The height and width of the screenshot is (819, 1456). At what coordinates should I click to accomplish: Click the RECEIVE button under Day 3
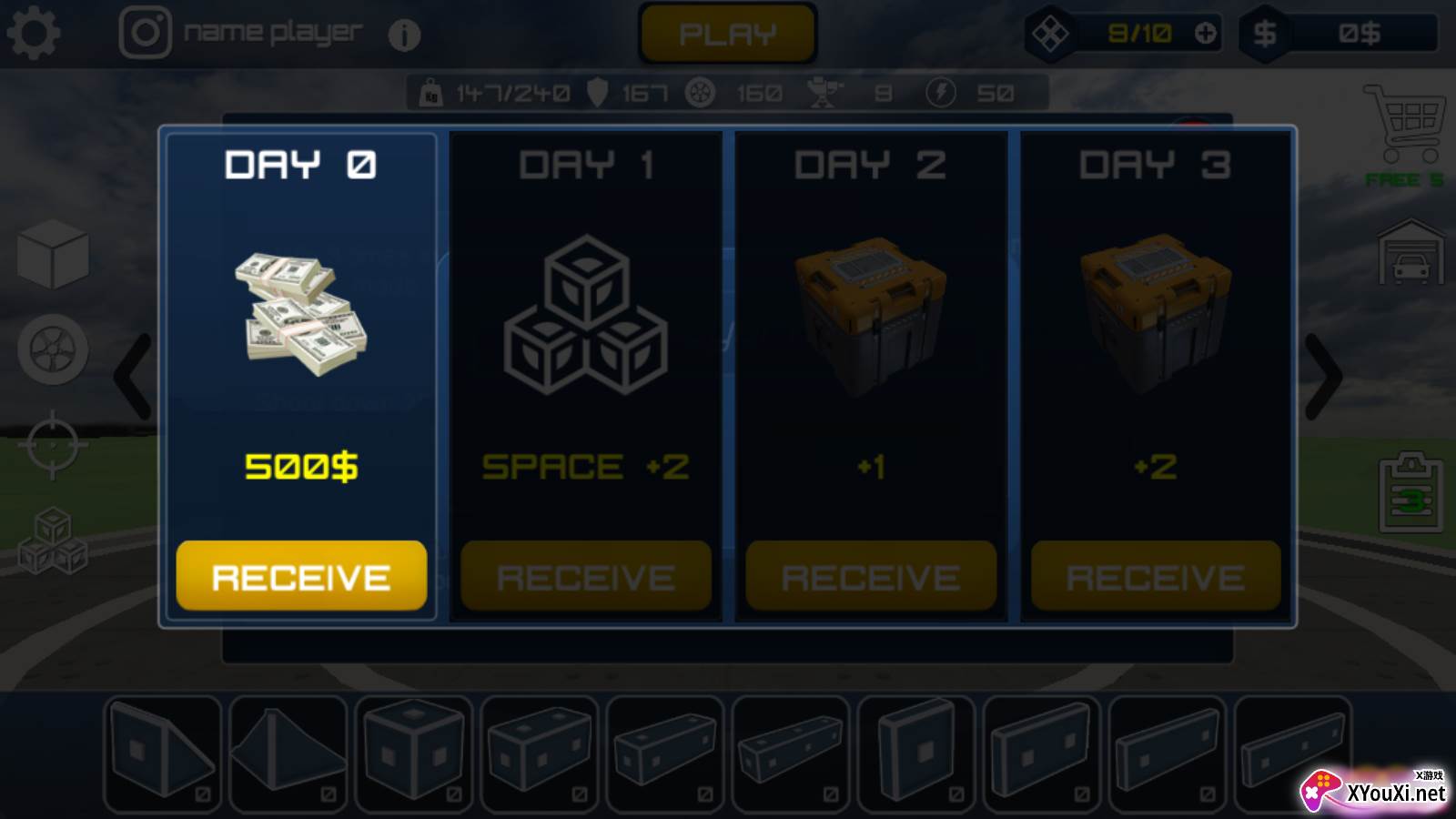[x=1156, y=576]
